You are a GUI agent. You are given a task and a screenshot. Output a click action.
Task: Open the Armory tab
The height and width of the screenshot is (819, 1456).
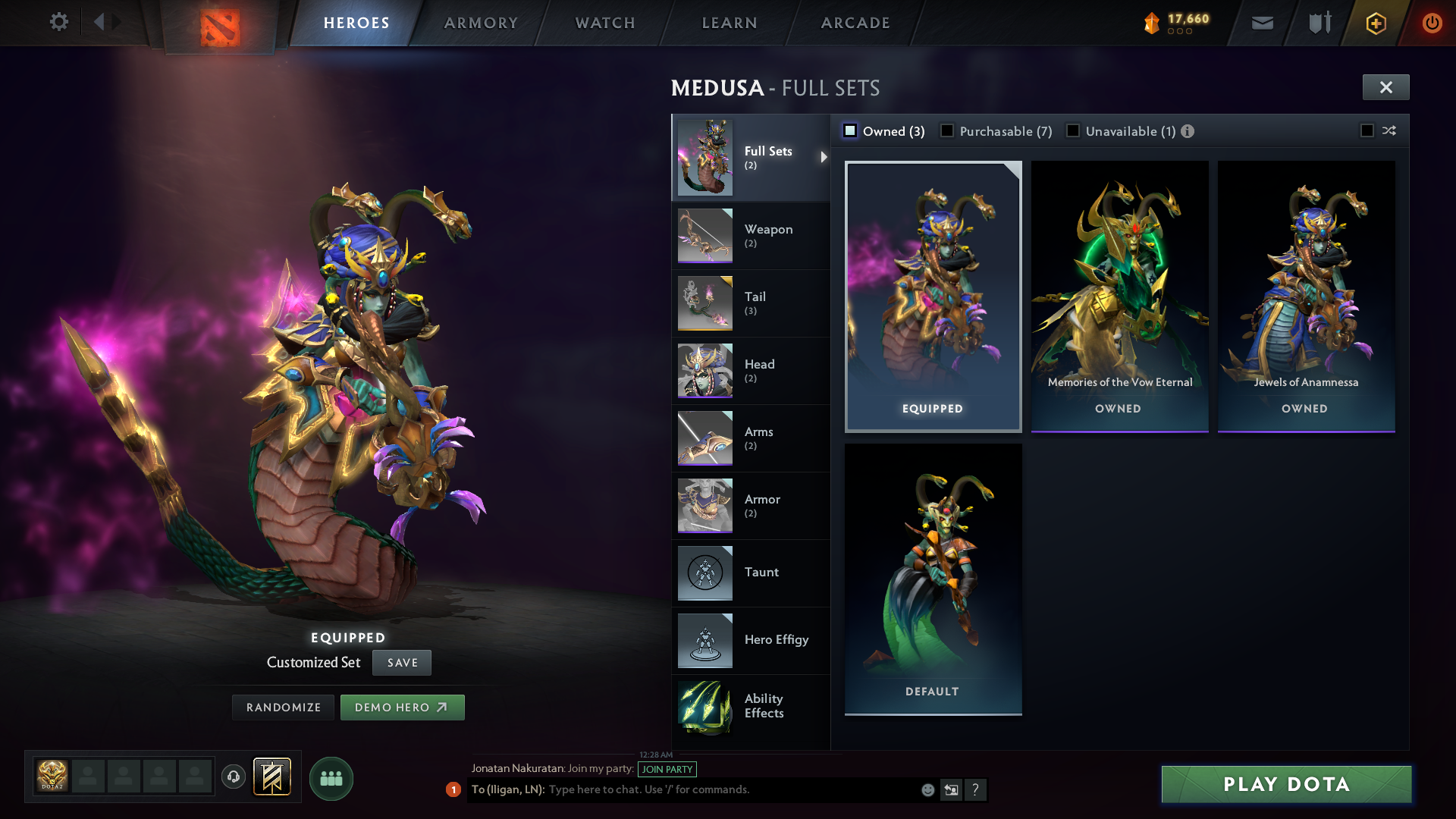pos(481,23)
